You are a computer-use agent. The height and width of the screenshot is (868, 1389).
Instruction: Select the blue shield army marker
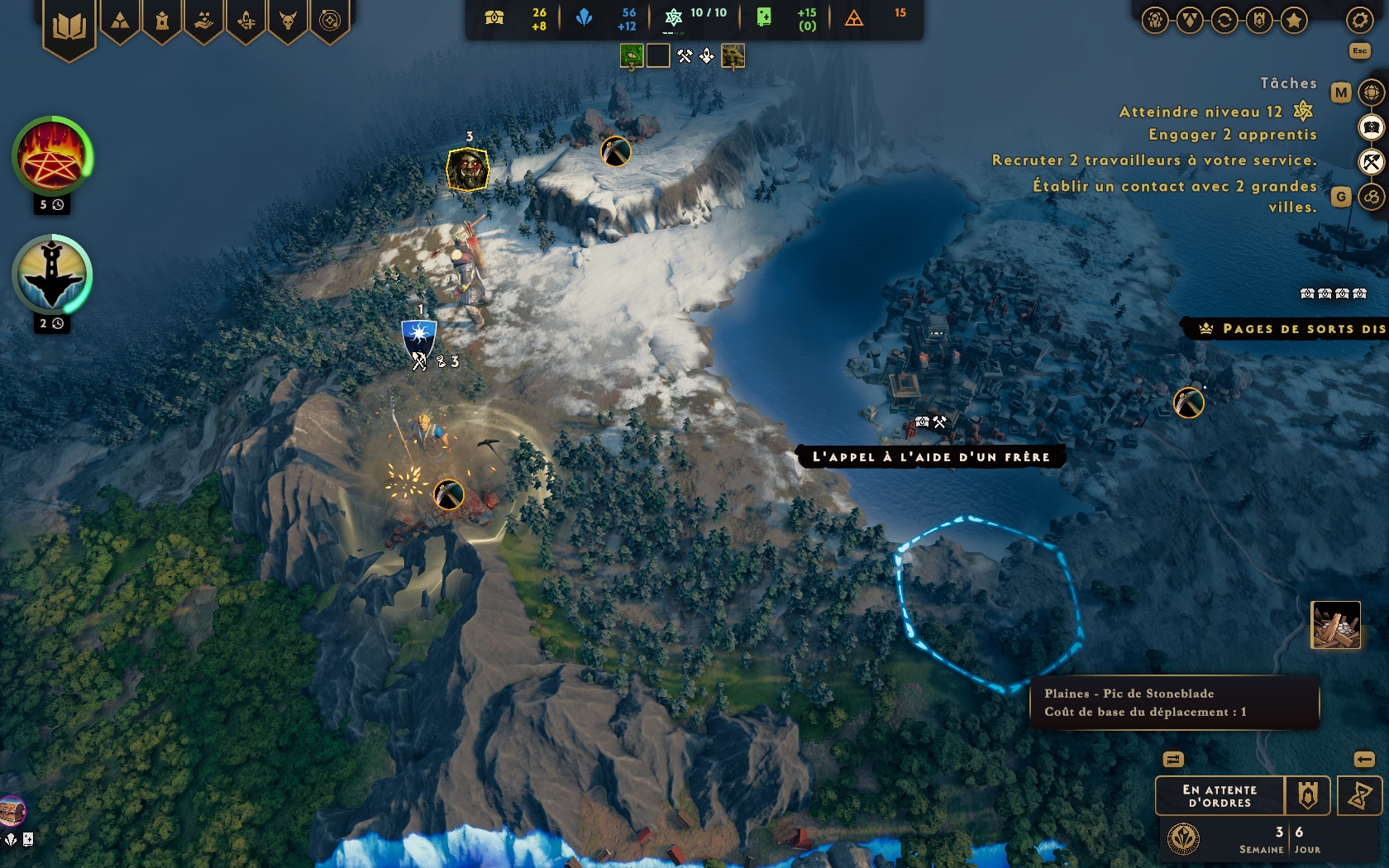(419, 337)
